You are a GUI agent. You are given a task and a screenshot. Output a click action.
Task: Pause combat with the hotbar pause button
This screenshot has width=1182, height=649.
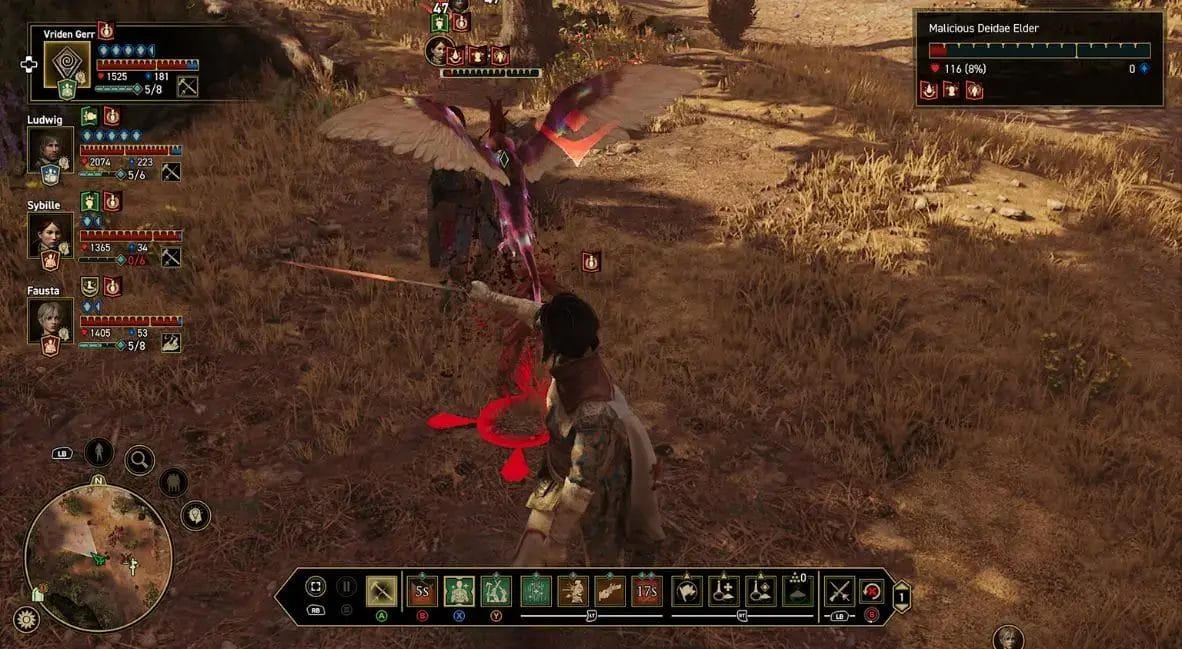[x=346, y=587]
